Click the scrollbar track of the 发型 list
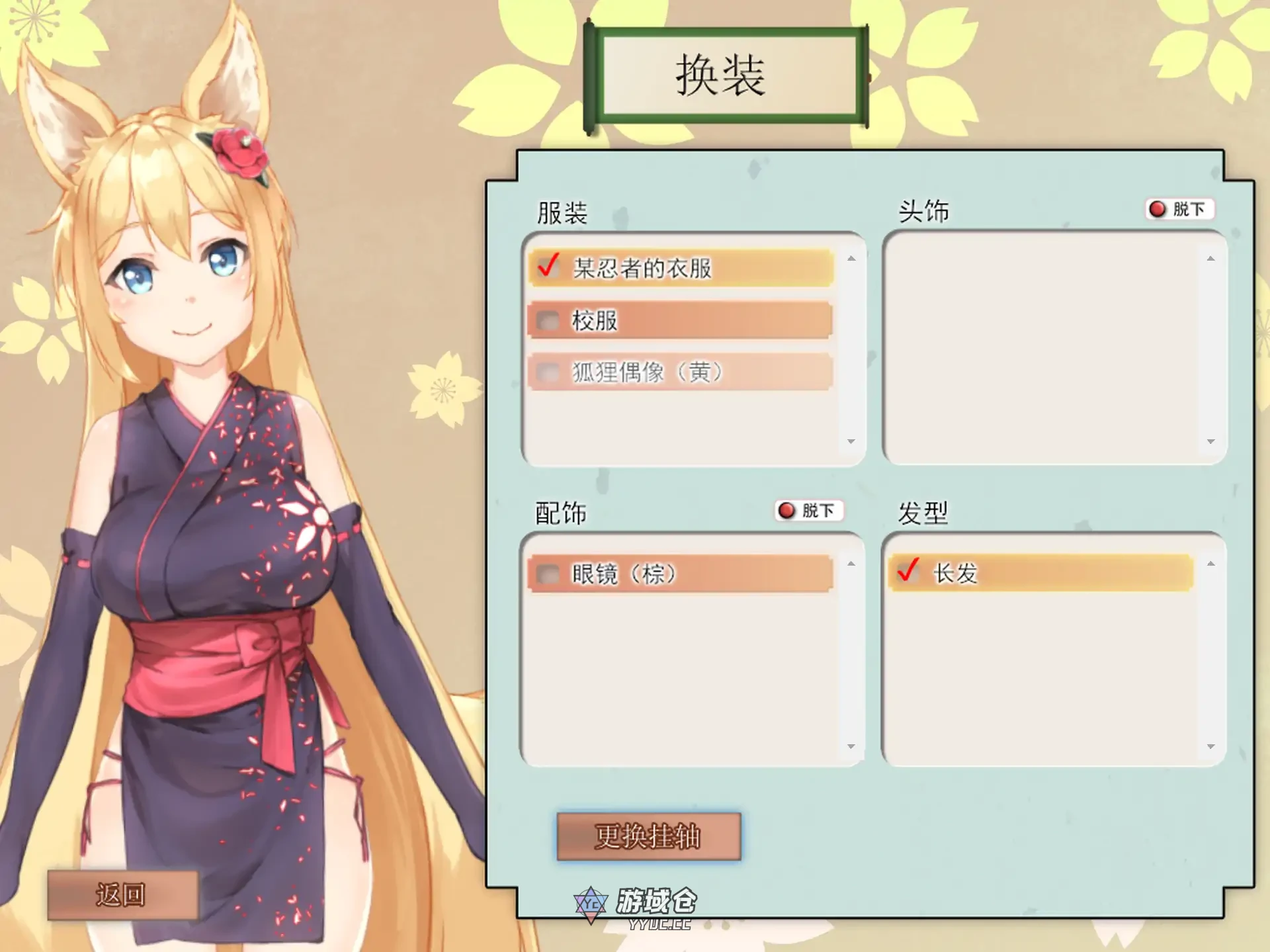 click(x=1210, y=655)
